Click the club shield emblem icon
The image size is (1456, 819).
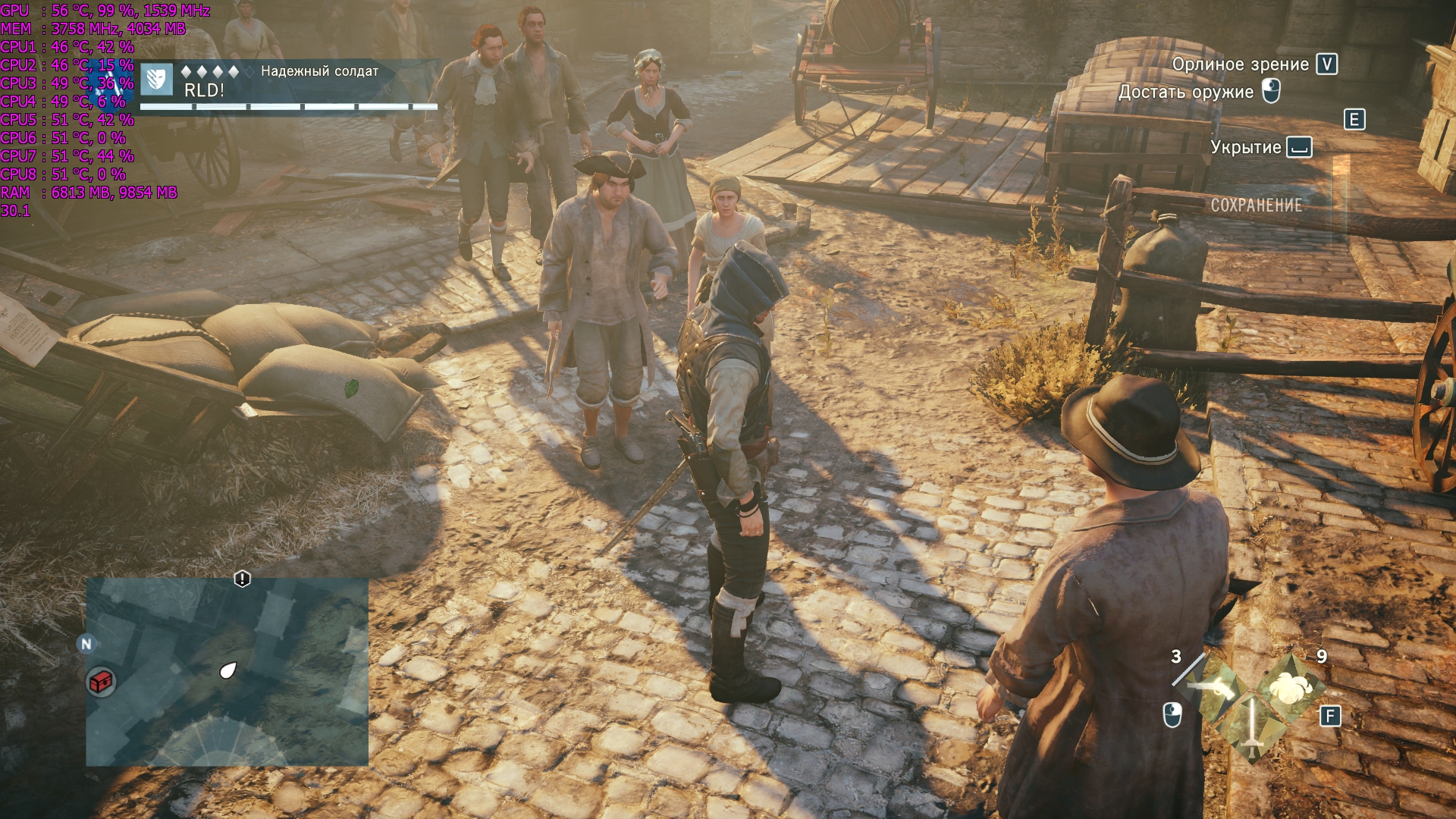[158, 80]
